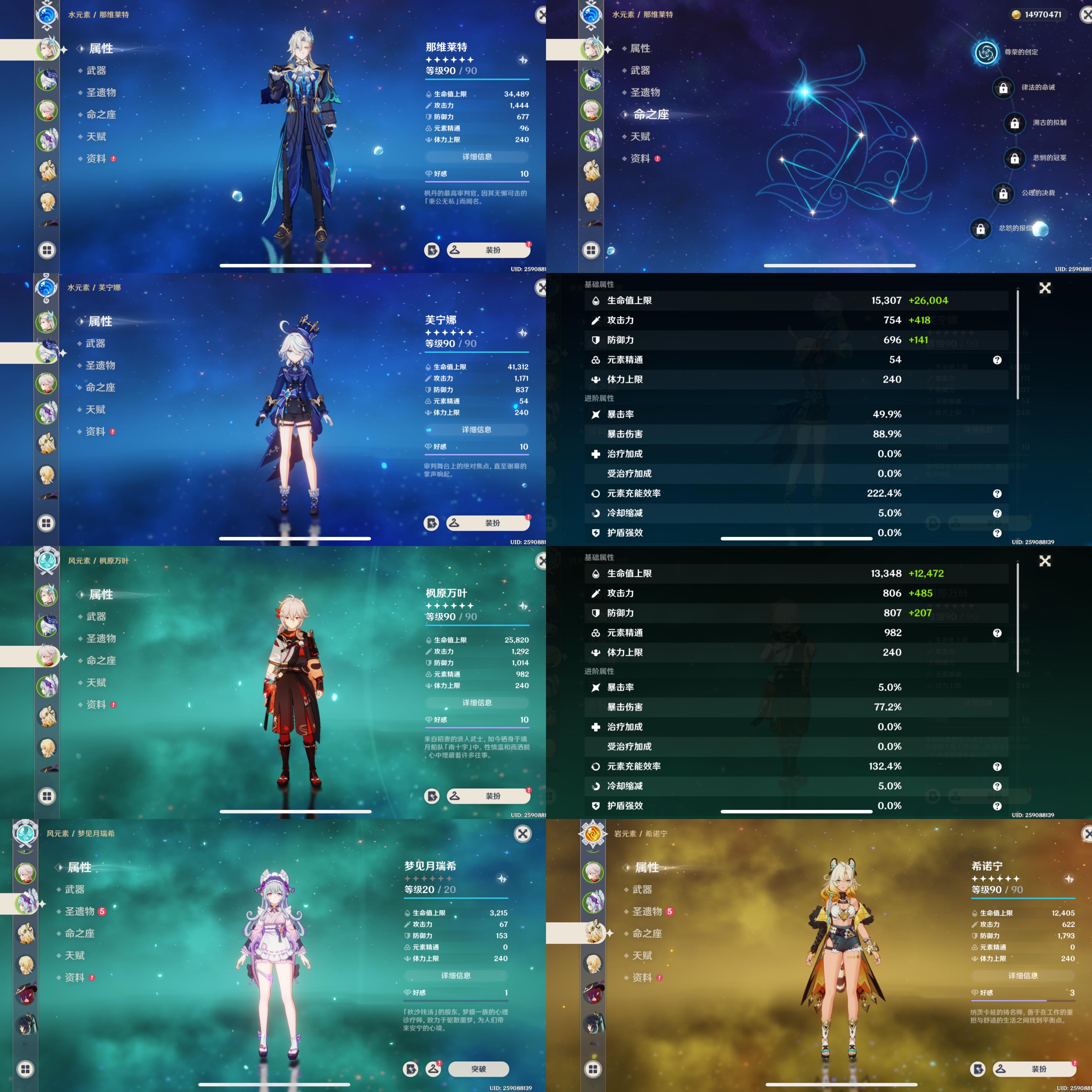The width and height of the screenshot is (1092, 1092).
Task: Click the 突破 ascension button
Action: tap(478, 1069)
